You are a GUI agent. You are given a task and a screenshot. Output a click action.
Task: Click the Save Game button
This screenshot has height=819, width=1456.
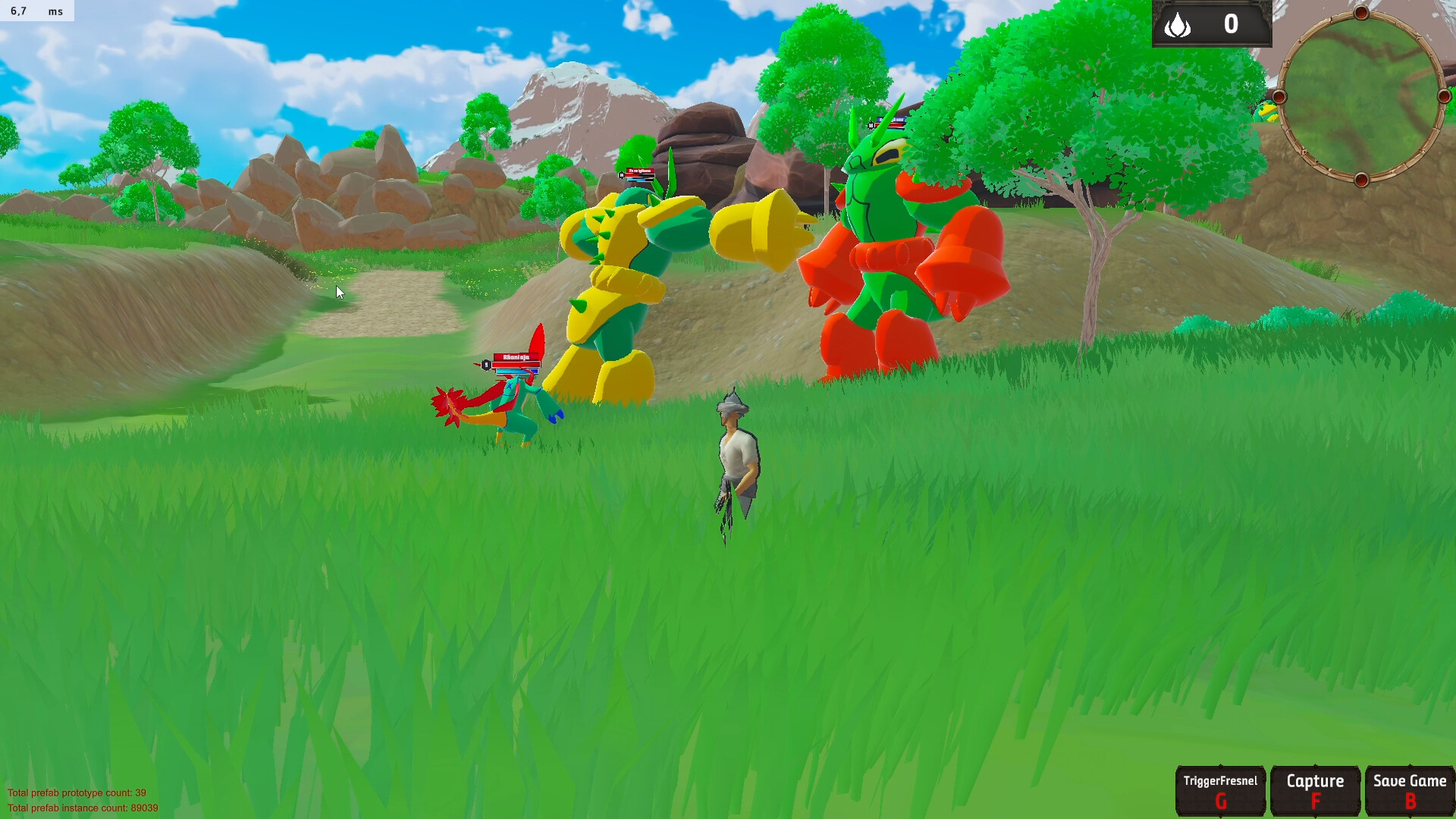tap(1409, 789)
